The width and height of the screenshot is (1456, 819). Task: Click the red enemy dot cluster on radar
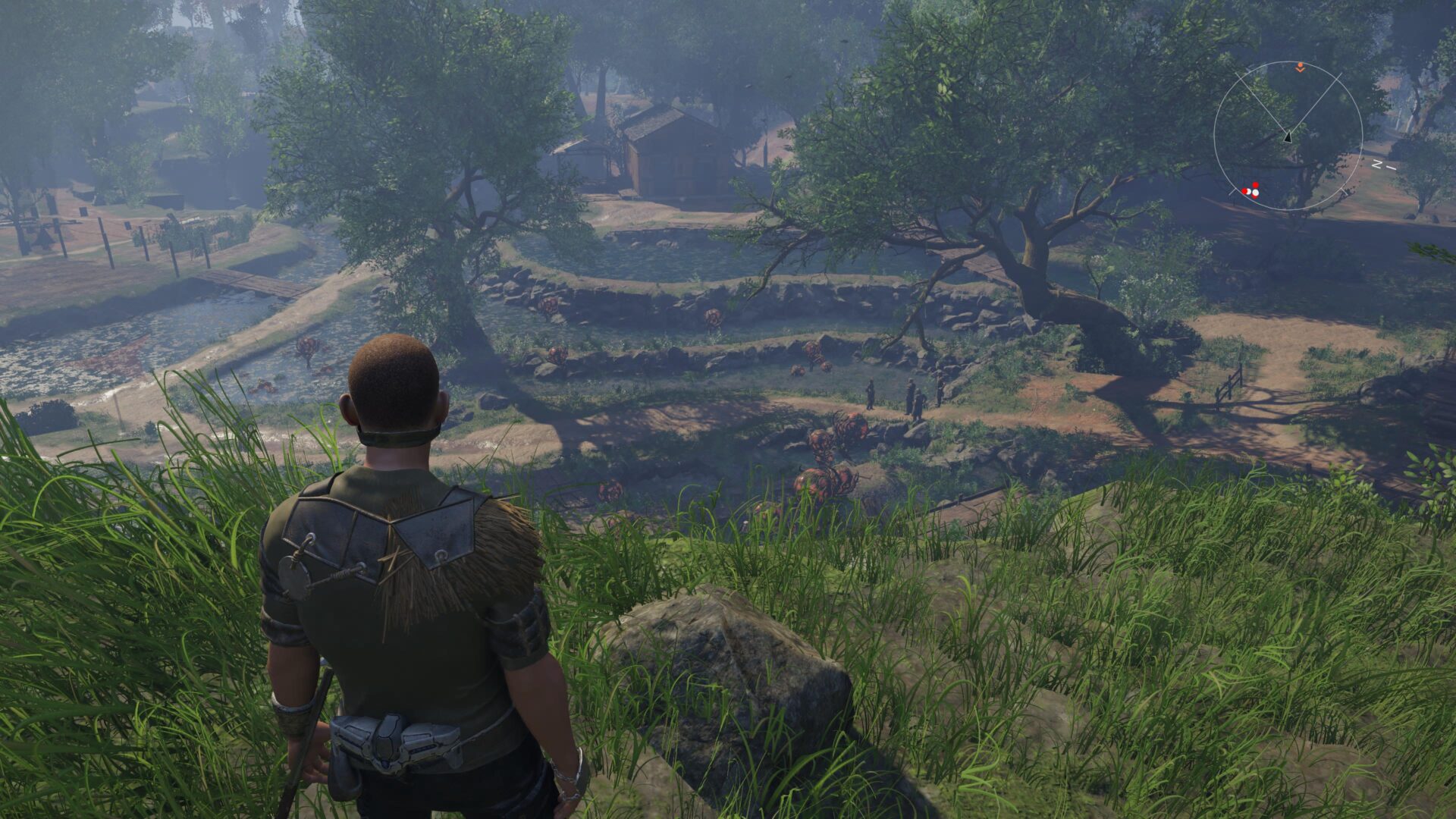pos(1251,190)
